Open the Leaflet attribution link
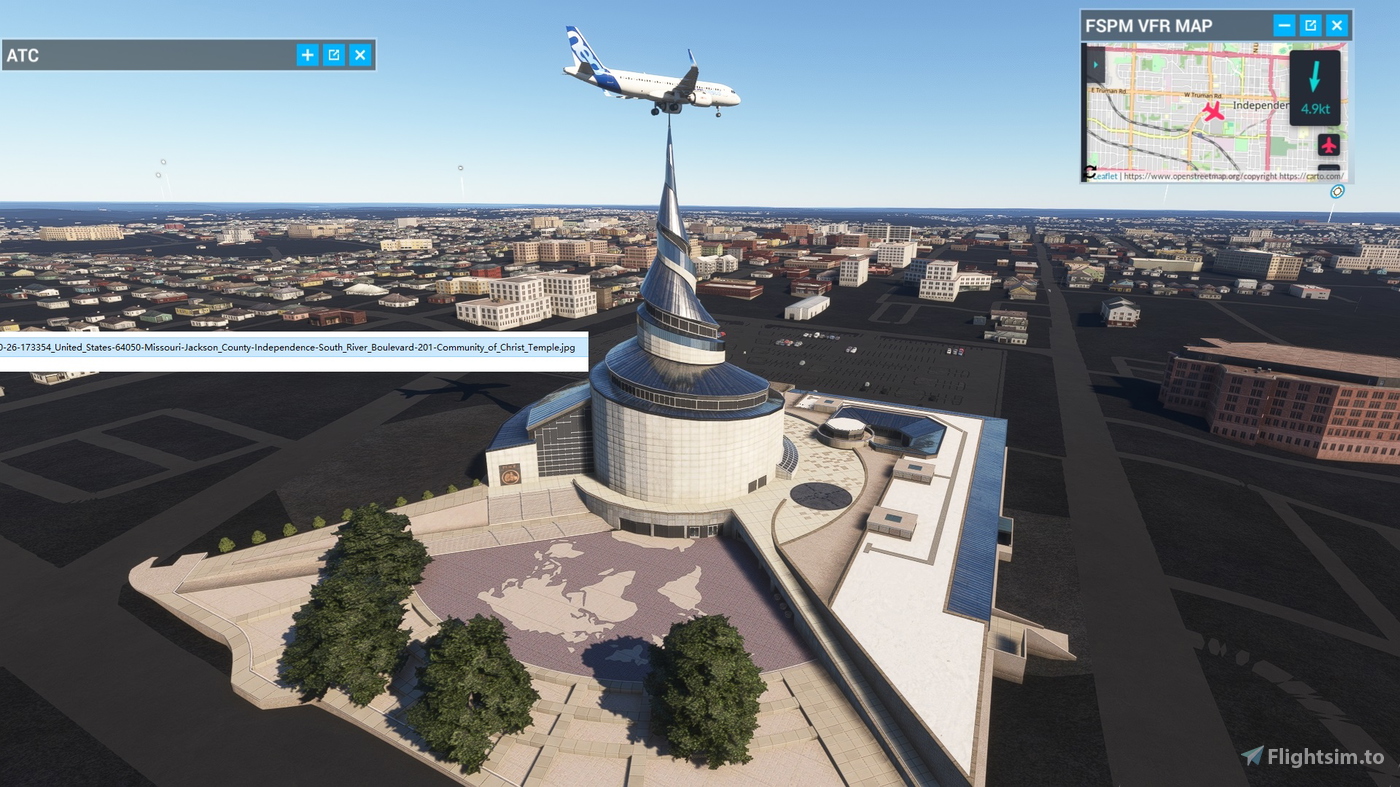 pos(1105,174)
